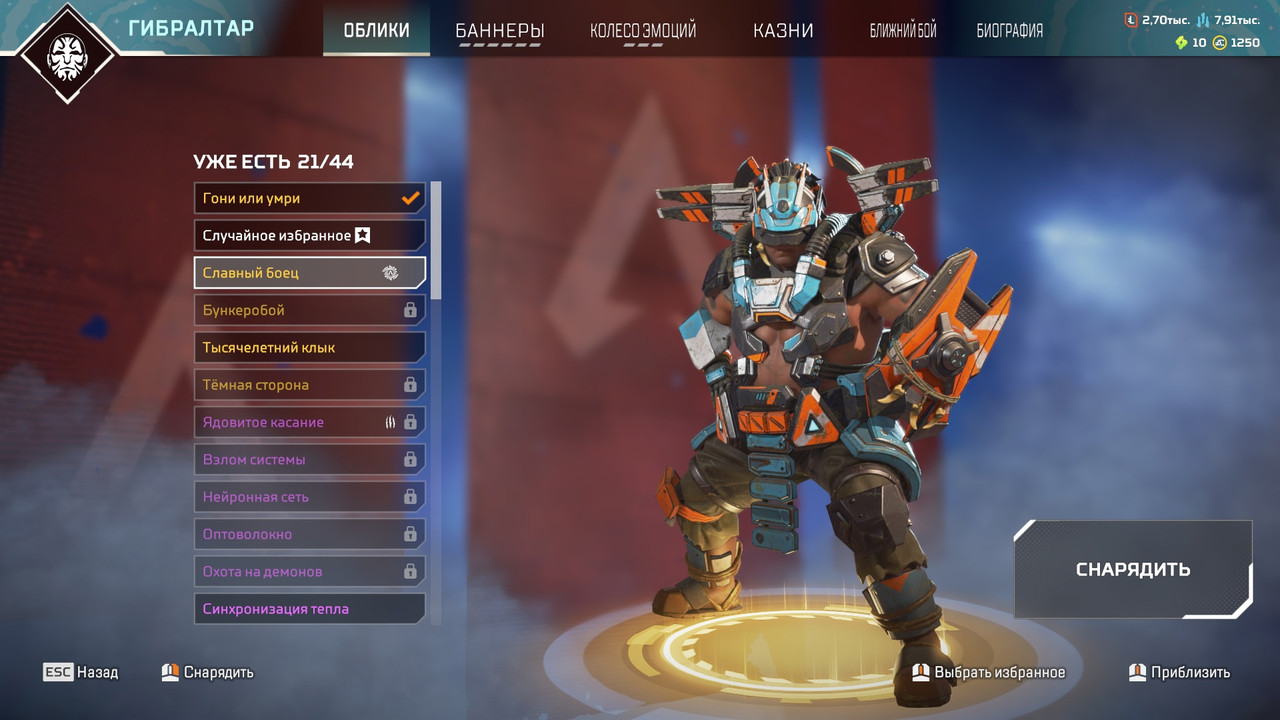Open the Баннеры tab
The width and height of the screenshot is (1280, 720).
pos(499,30)
